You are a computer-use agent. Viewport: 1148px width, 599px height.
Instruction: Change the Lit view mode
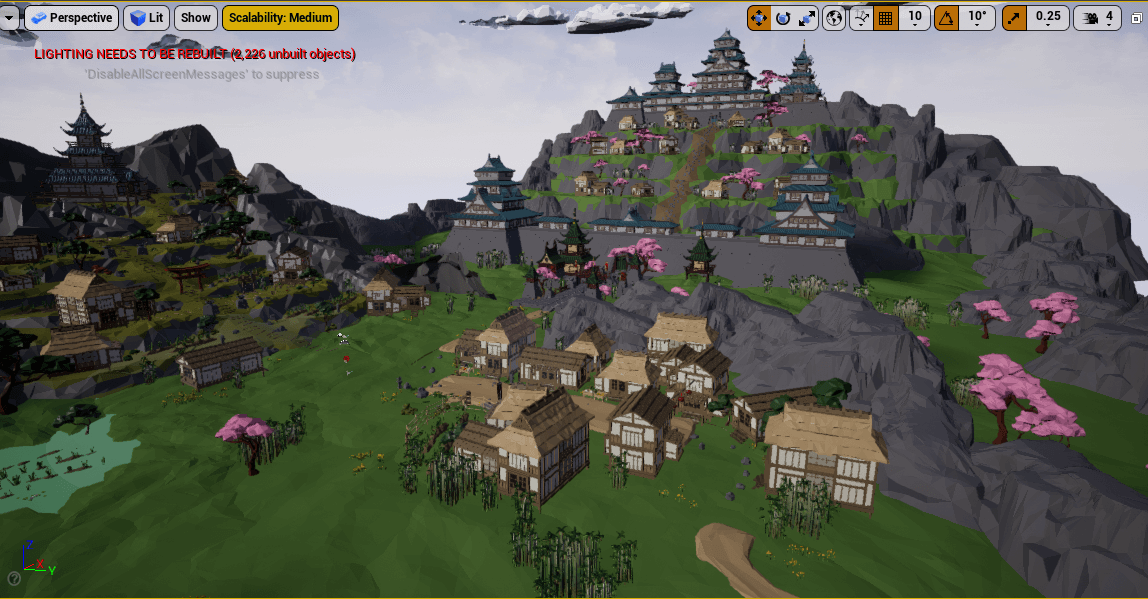(x=146, y=17)
